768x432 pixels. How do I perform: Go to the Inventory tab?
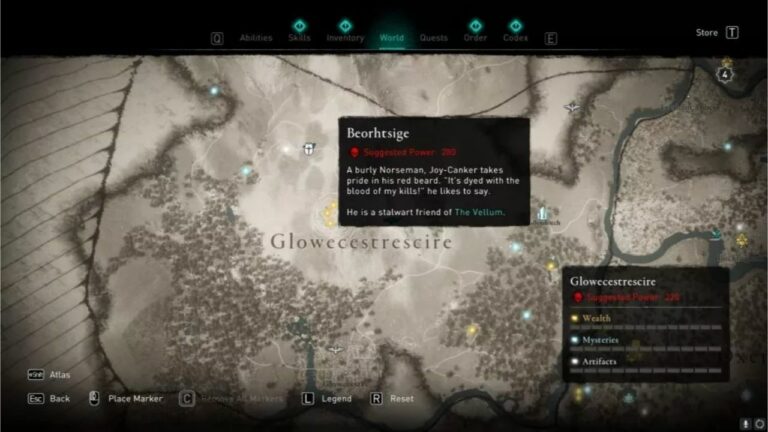tap(345, 38)
